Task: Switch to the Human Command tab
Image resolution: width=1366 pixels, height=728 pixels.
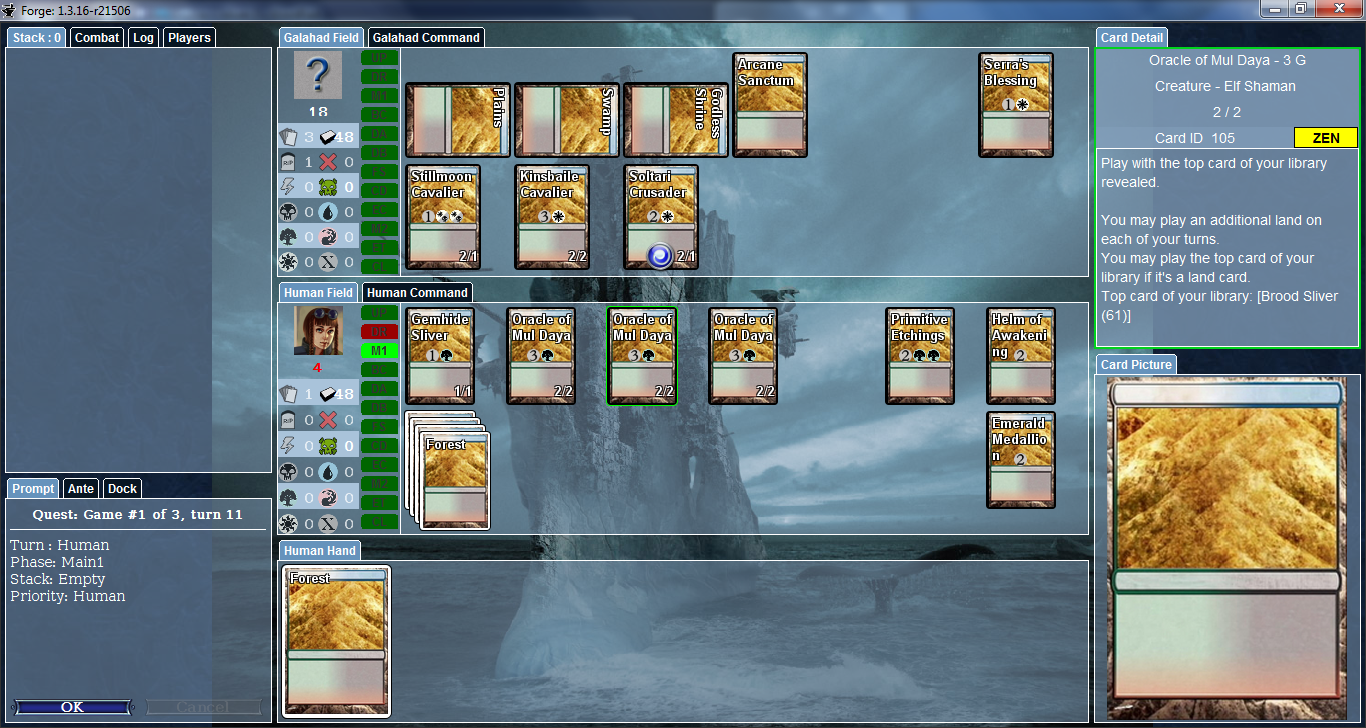Action: coord(417,293)
